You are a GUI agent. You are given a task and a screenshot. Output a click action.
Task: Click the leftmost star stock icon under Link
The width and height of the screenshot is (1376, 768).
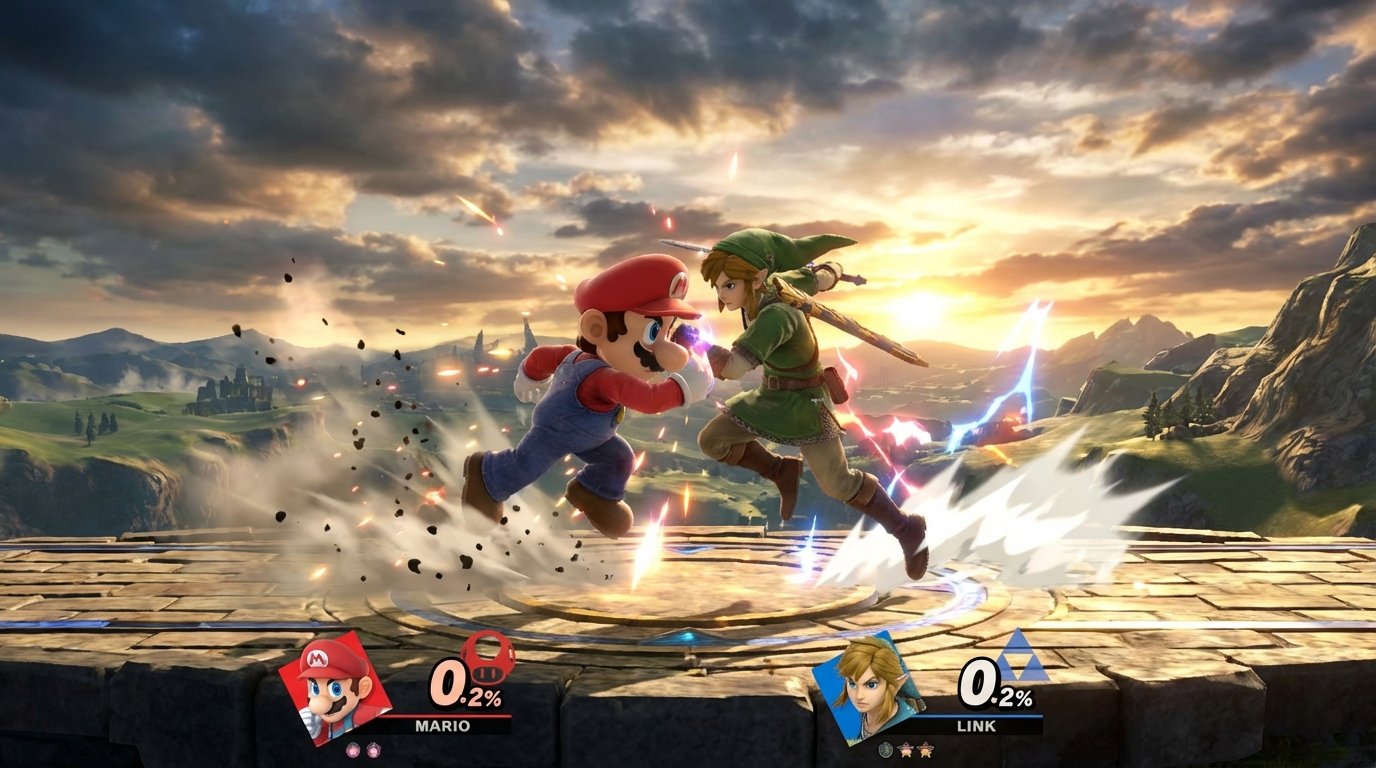pos(907,749)
